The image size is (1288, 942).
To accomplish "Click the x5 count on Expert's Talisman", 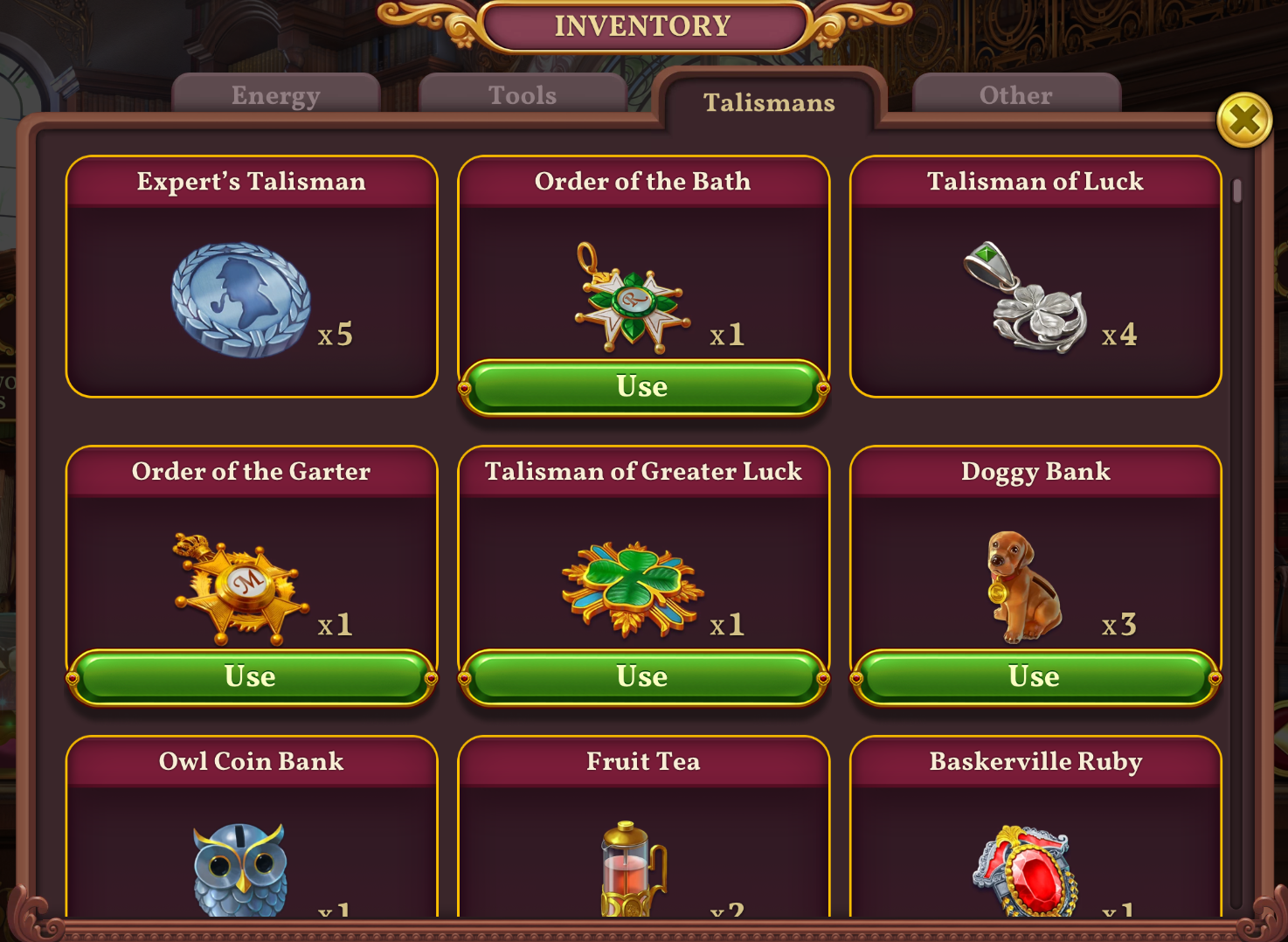I will tap(336, 333).
